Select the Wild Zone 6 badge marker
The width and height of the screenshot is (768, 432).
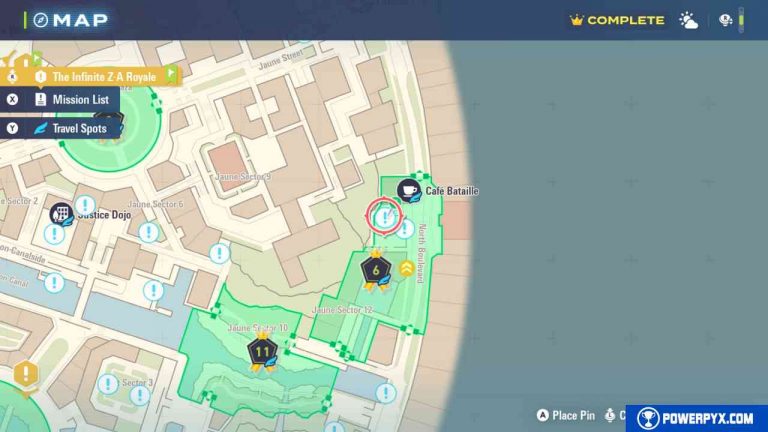click(376, 269)
